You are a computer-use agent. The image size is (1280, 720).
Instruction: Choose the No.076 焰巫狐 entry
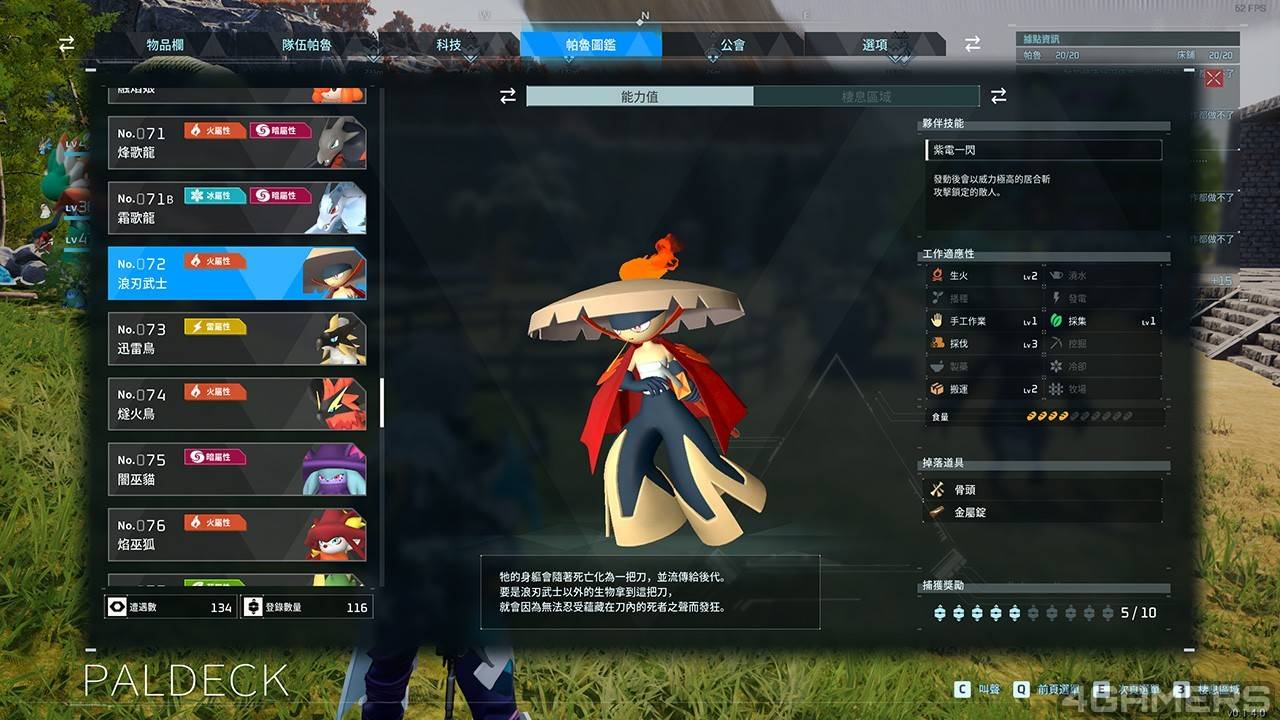tap(237, 535)
